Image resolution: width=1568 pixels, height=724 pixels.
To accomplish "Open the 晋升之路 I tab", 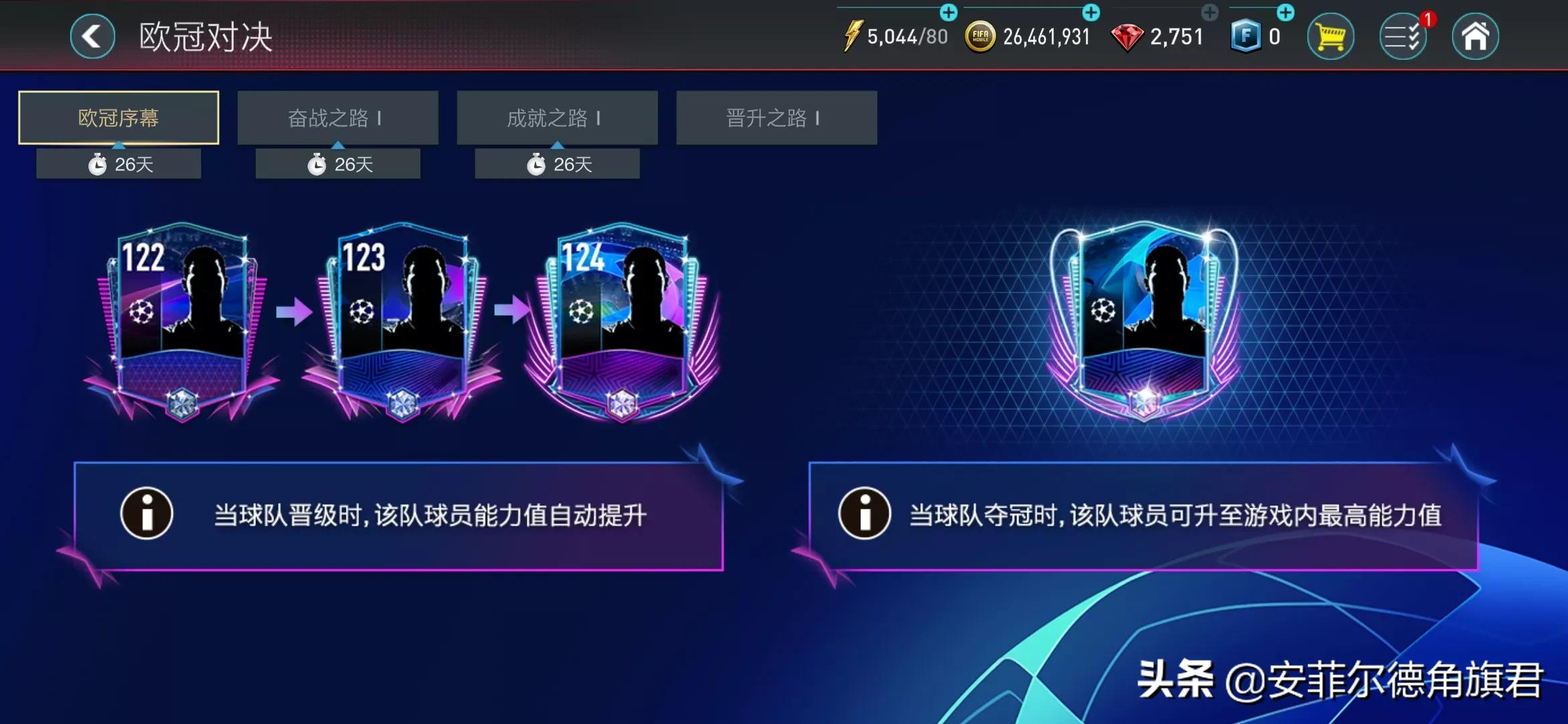I will tap(776, 117).
